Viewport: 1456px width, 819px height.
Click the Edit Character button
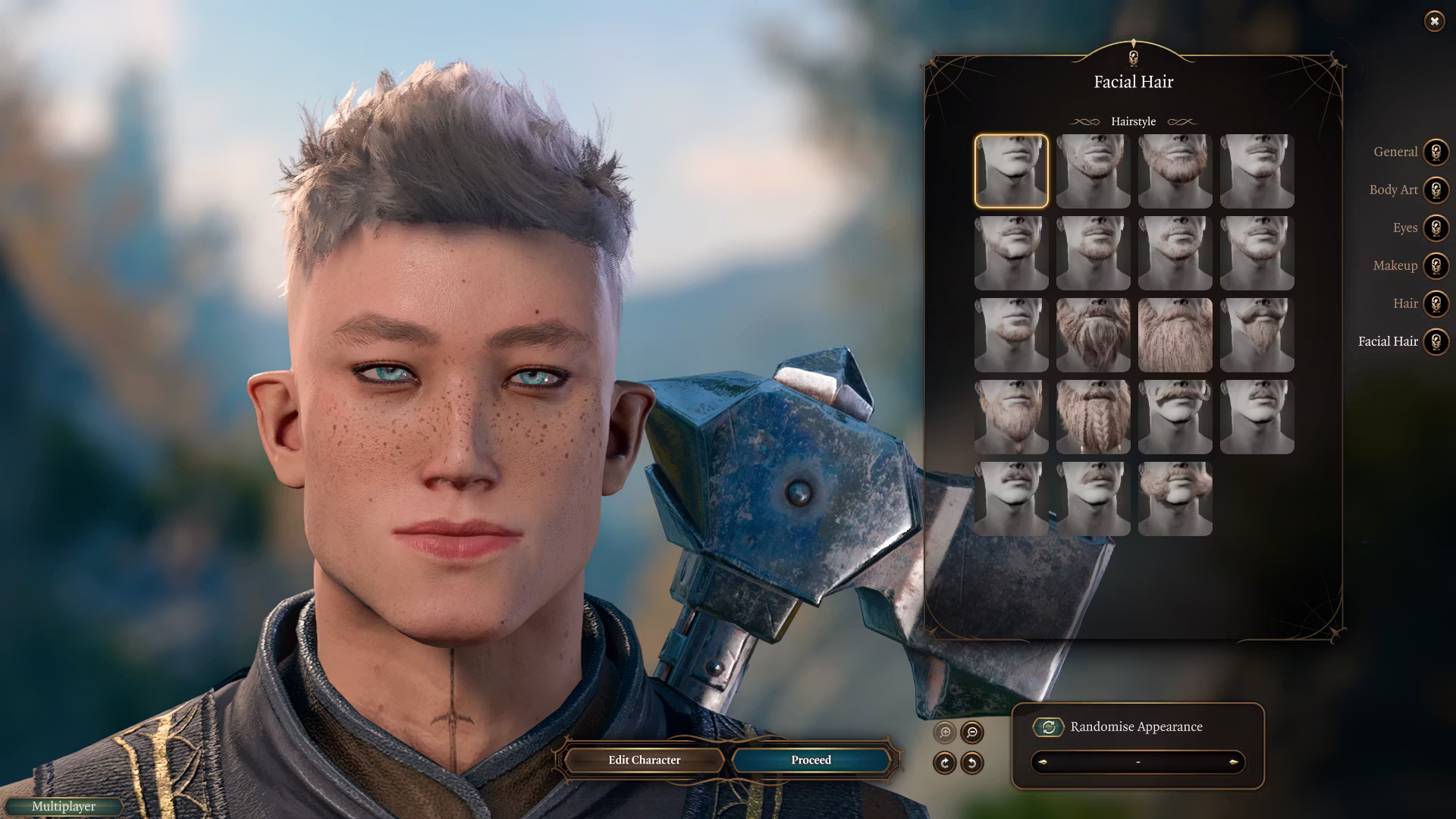(643, 760)
